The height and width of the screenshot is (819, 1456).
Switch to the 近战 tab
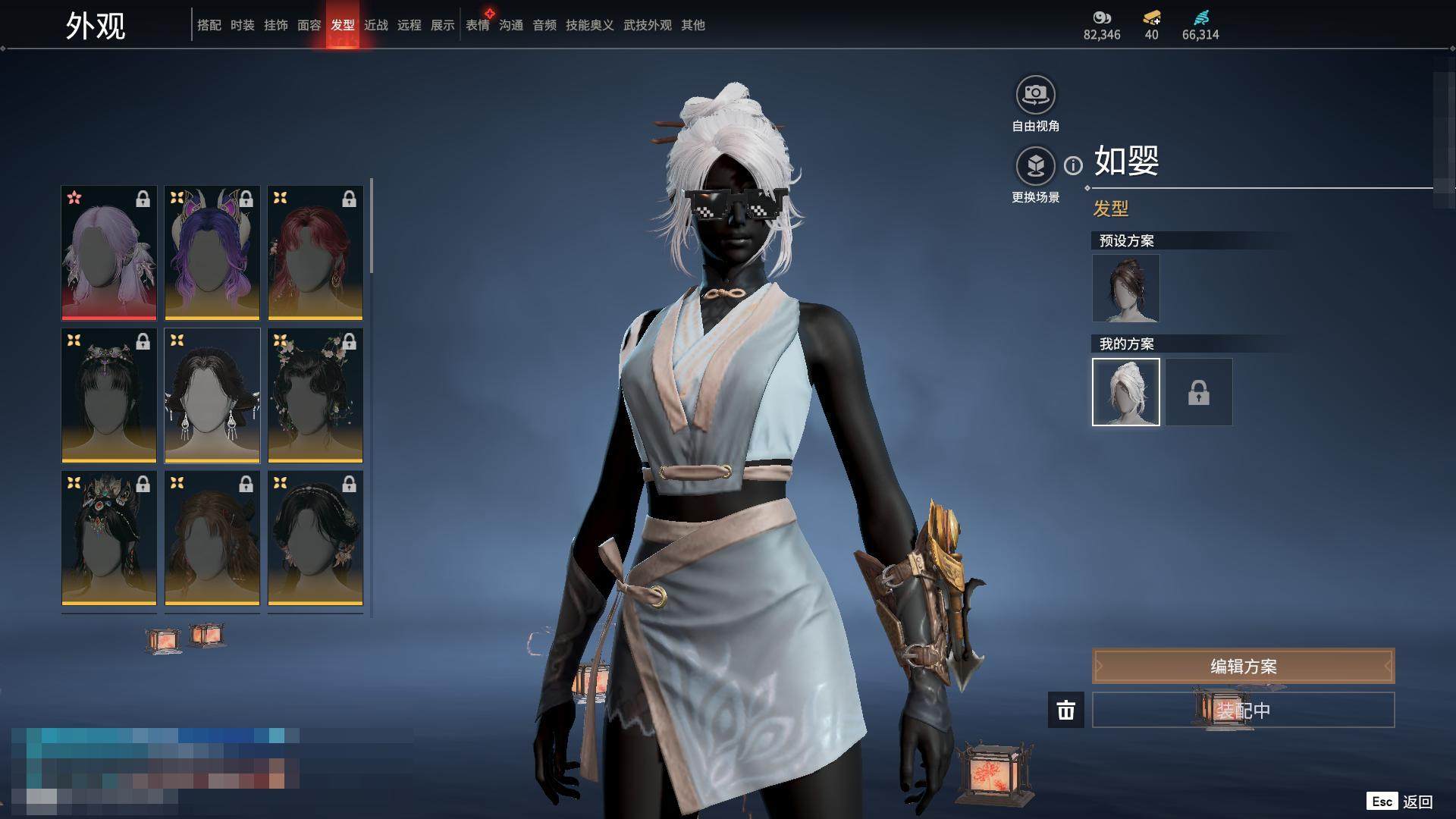click(x=375, y=25)
